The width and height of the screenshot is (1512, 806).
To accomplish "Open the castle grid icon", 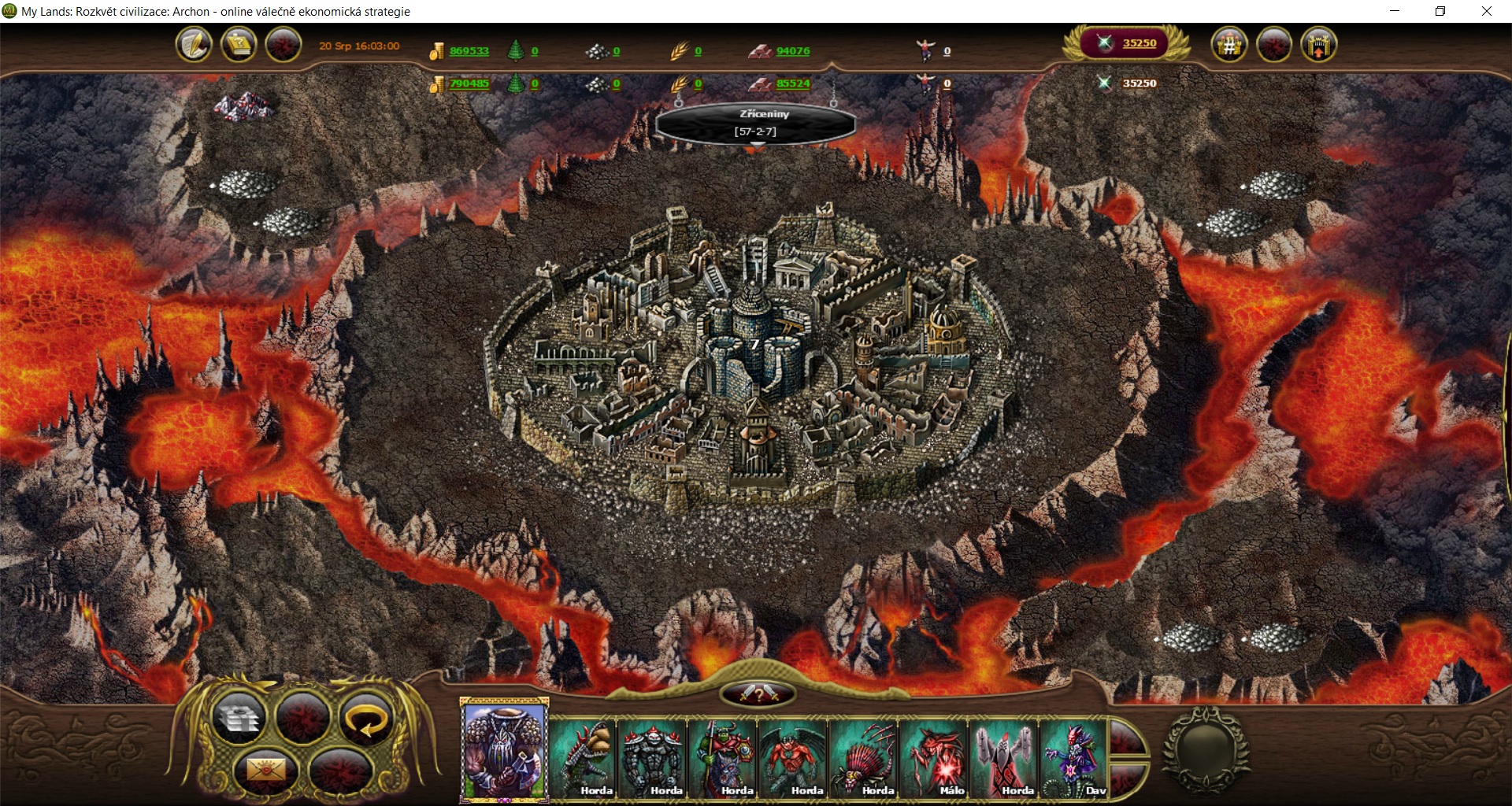I will 1228,44.
